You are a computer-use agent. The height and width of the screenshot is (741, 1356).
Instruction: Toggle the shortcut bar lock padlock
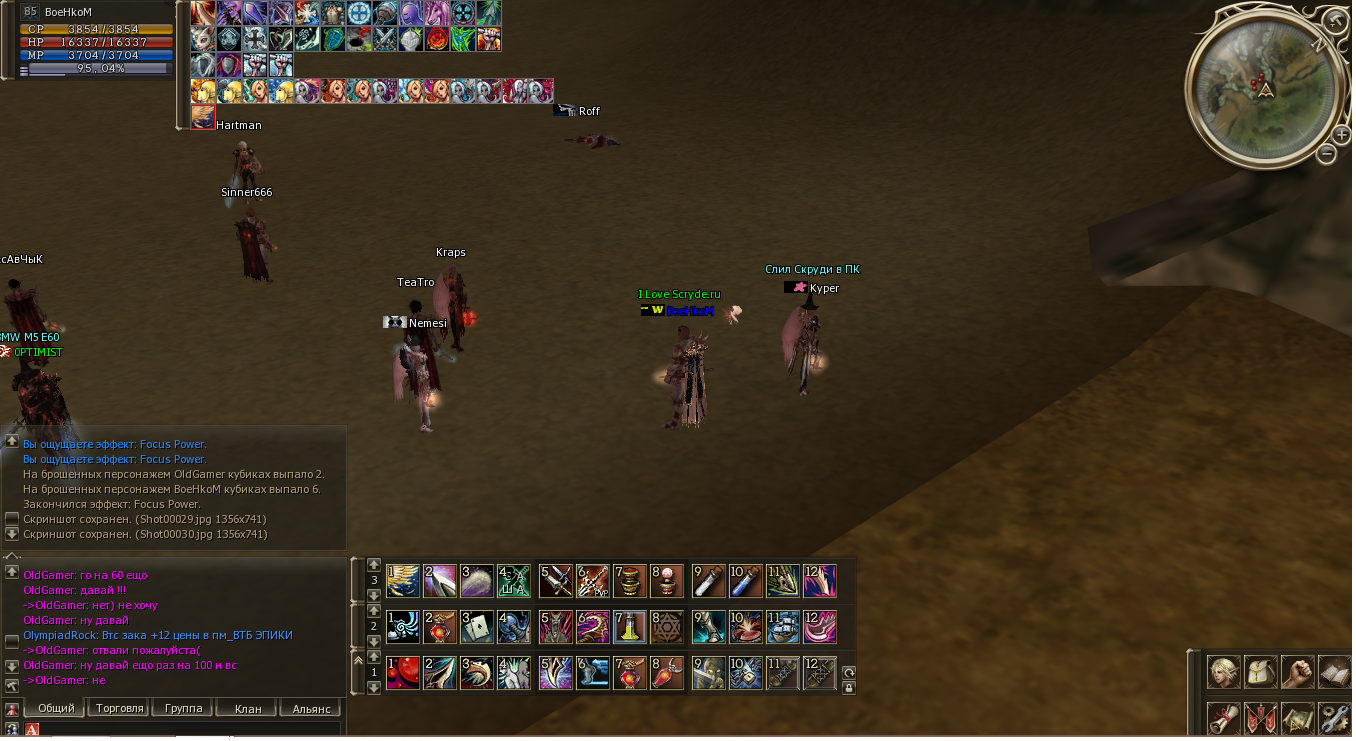click(850, 687)
